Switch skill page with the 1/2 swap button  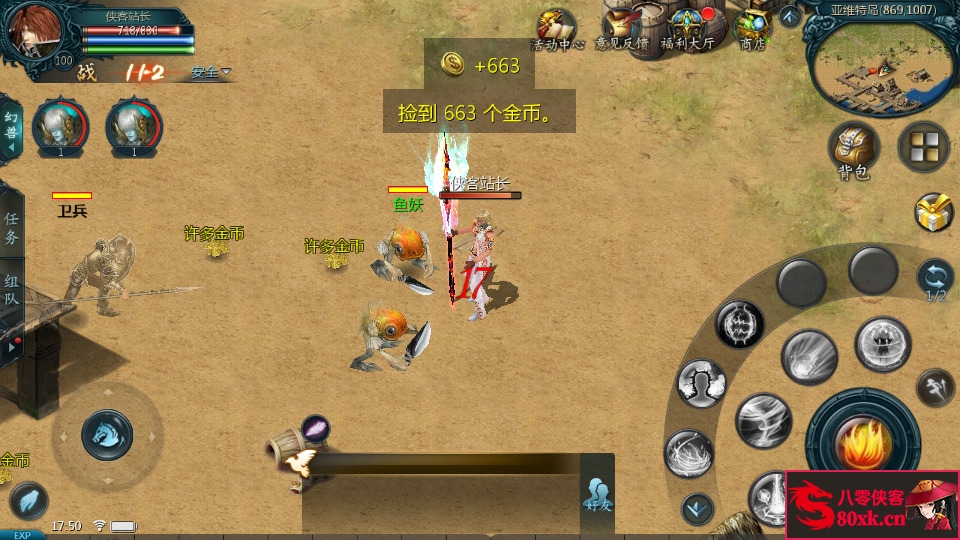936,278
